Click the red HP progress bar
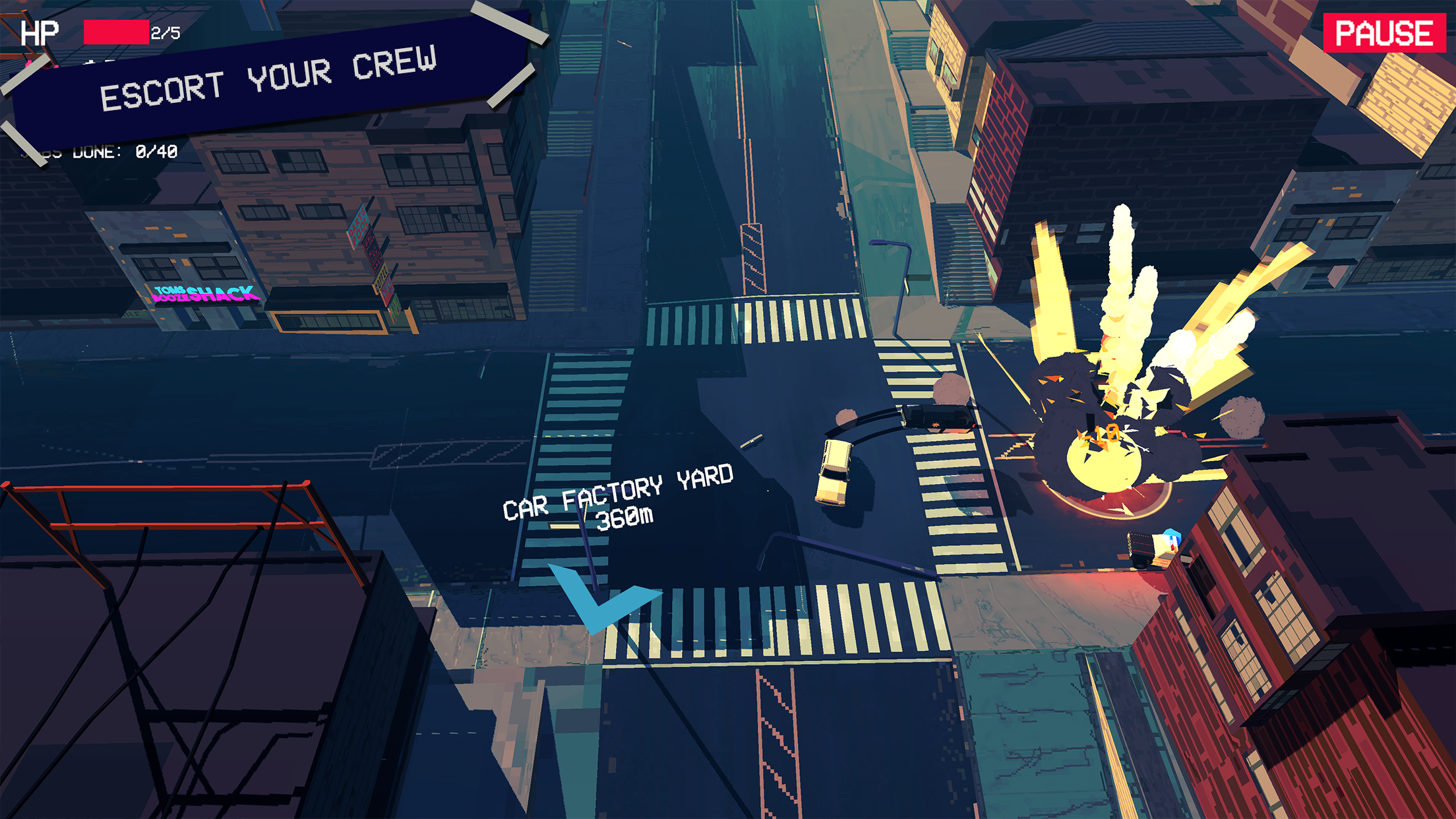 pyautogui.click(x=115, y=32)
